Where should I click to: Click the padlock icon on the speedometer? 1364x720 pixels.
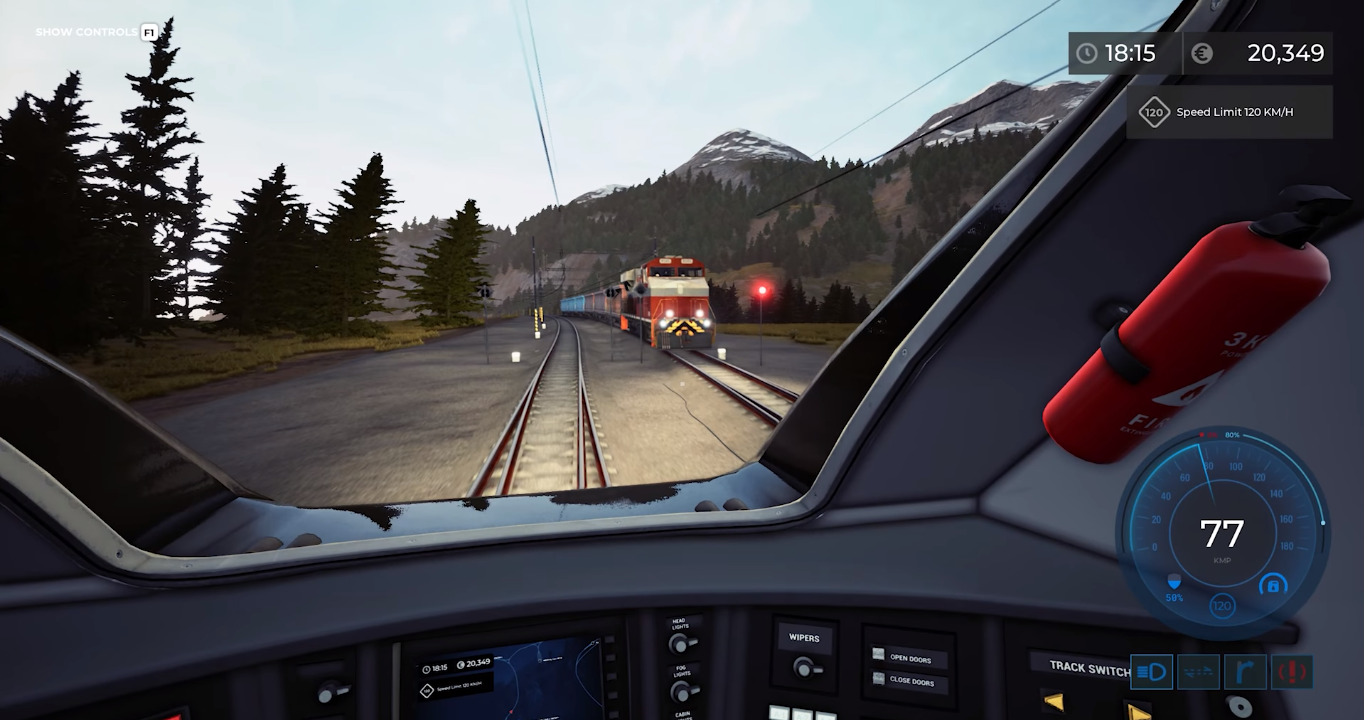[x=1272, y=586]
